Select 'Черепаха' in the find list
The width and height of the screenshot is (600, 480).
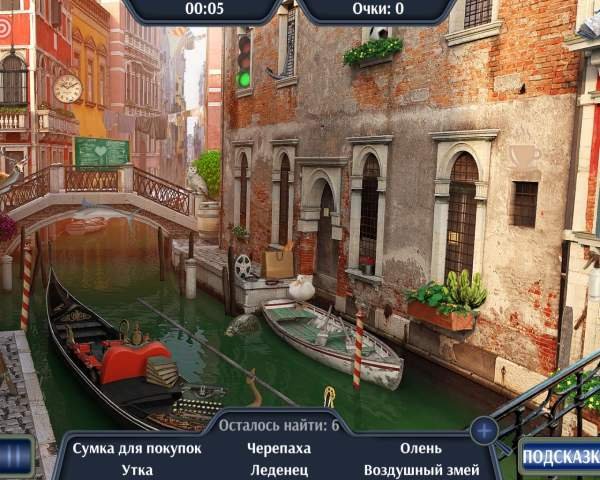[x=279, y=448]
